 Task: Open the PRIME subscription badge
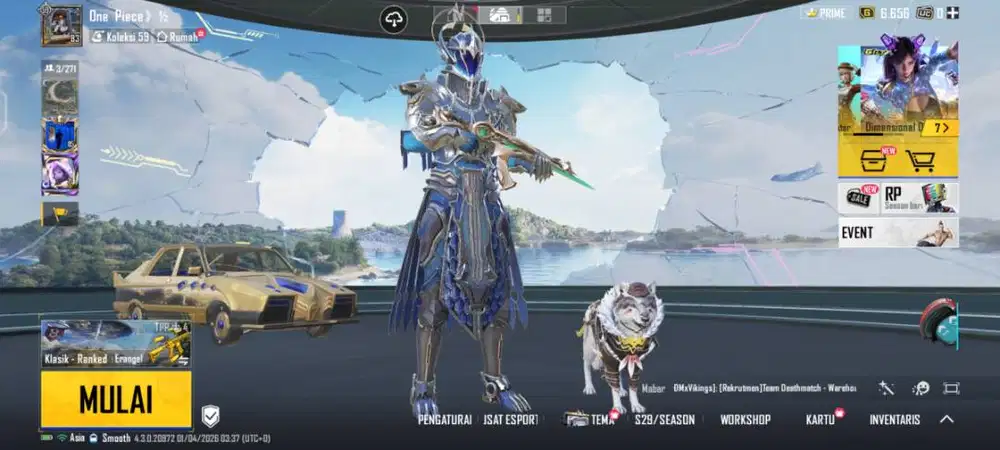pyautogui.click(x=824, y=13)
